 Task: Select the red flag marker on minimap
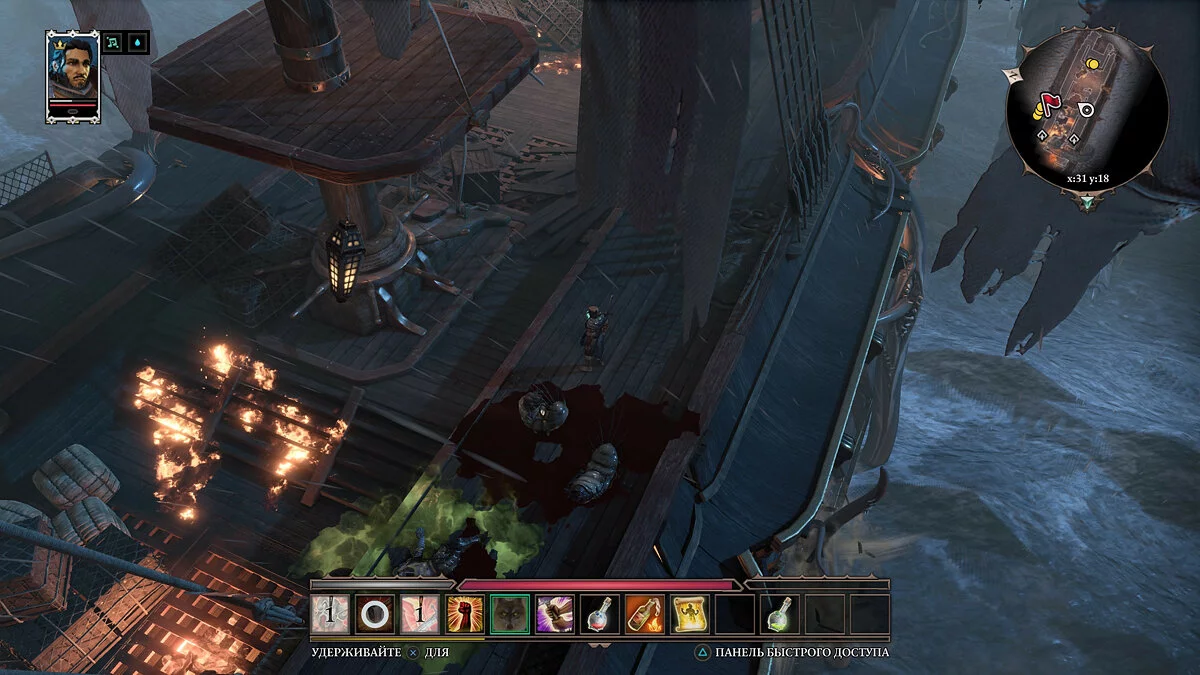[x=1049, y=102]
